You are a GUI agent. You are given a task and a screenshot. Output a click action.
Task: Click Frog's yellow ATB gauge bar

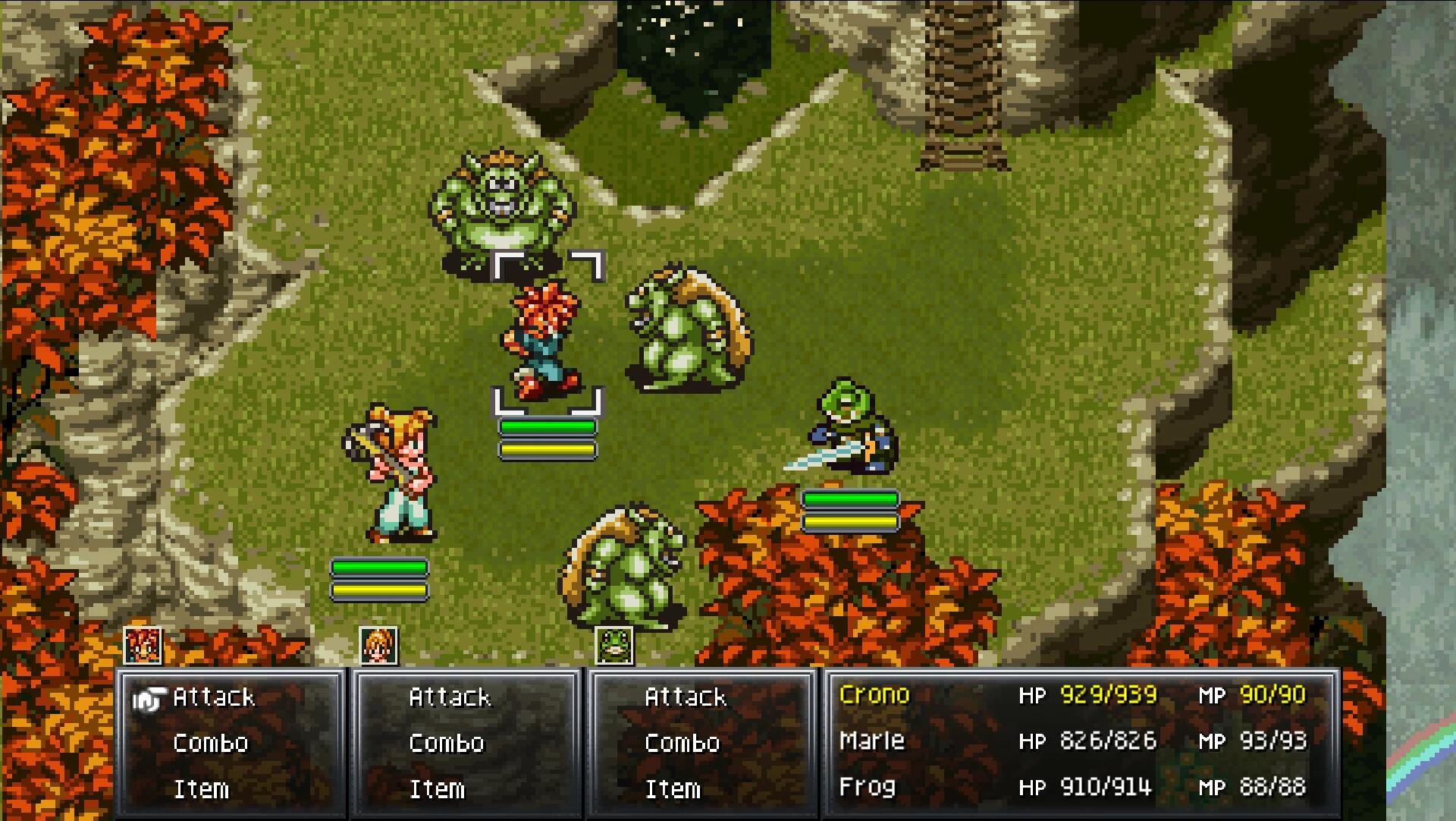[849, 521]
